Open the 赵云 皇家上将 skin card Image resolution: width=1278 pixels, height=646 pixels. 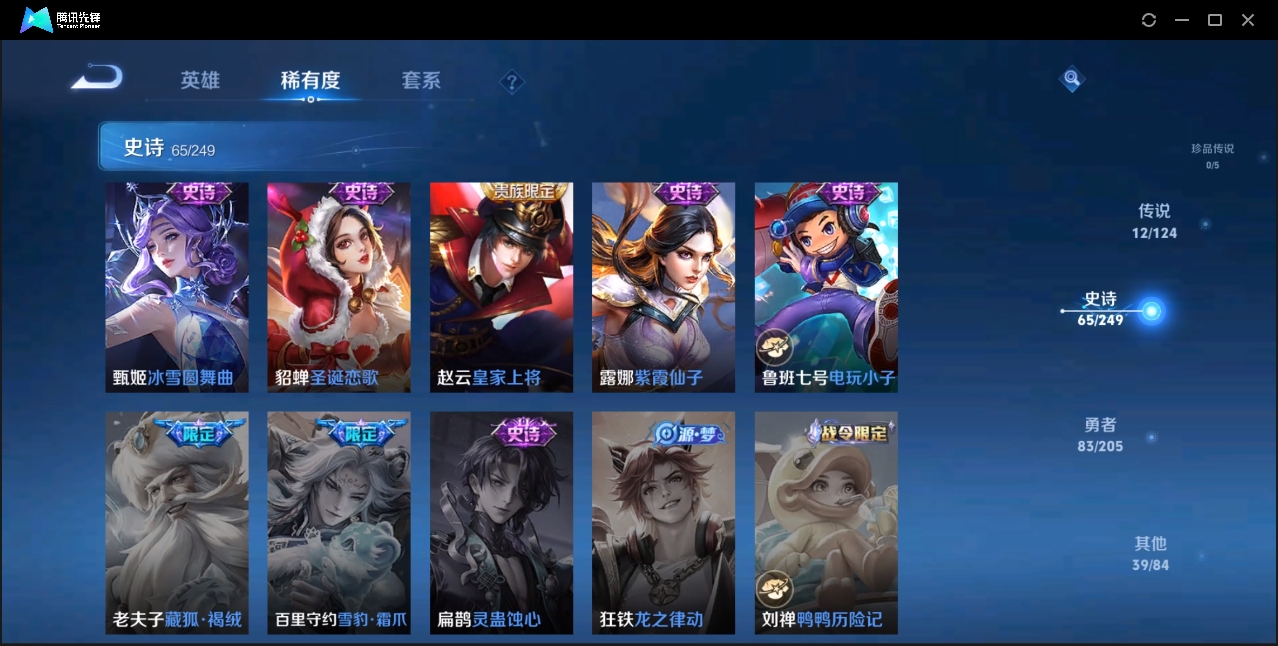501,287
